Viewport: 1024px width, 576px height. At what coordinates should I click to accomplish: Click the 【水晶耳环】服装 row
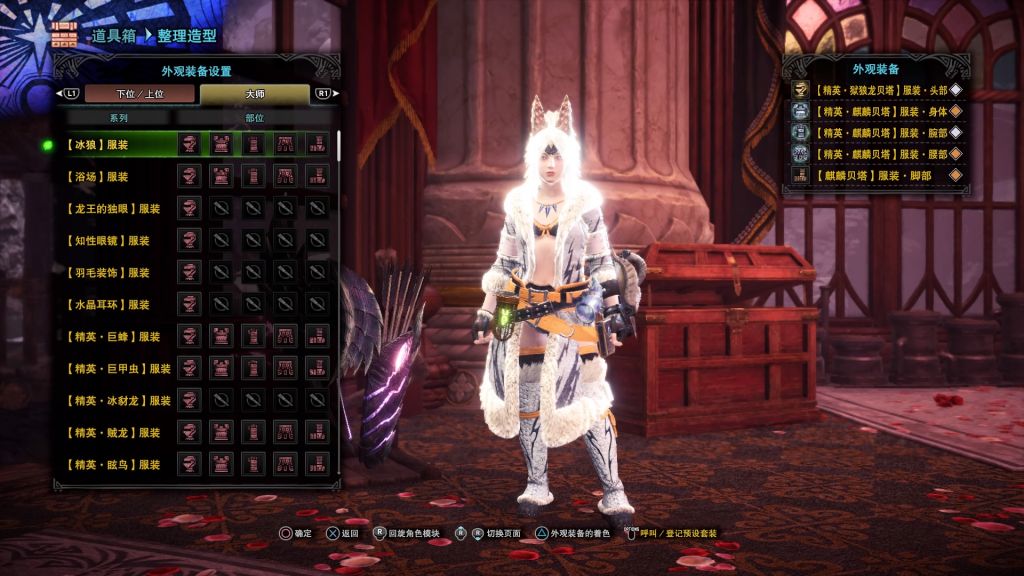point(108,305)
